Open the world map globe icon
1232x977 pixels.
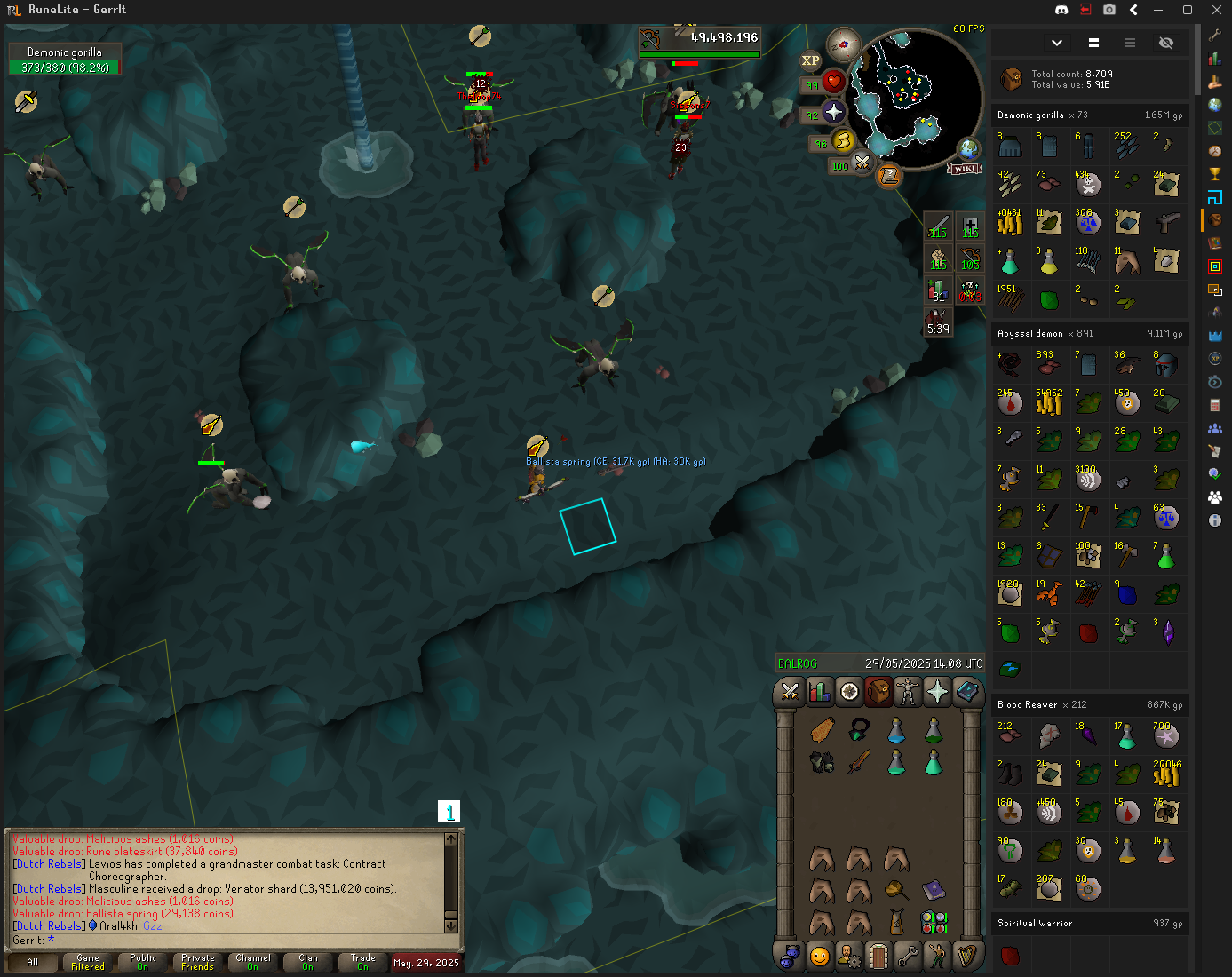tap(968, 148)
